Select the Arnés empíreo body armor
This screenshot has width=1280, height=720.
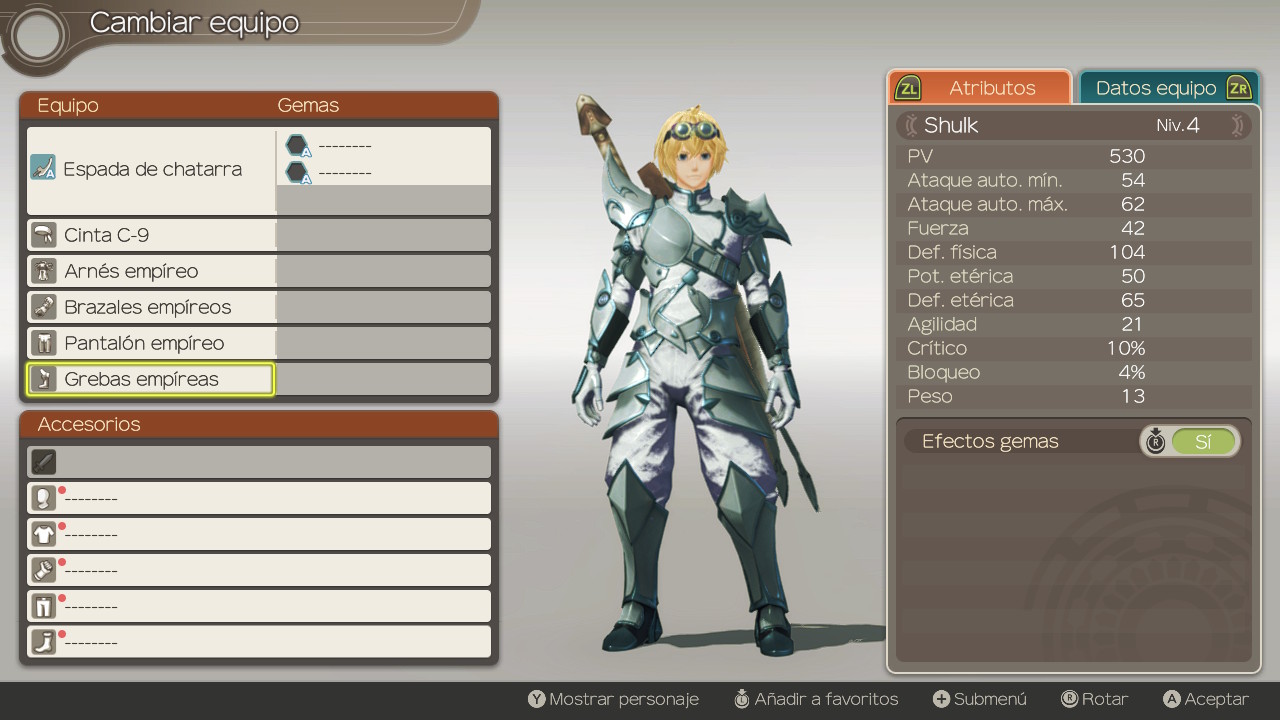(x=152, y=271)
